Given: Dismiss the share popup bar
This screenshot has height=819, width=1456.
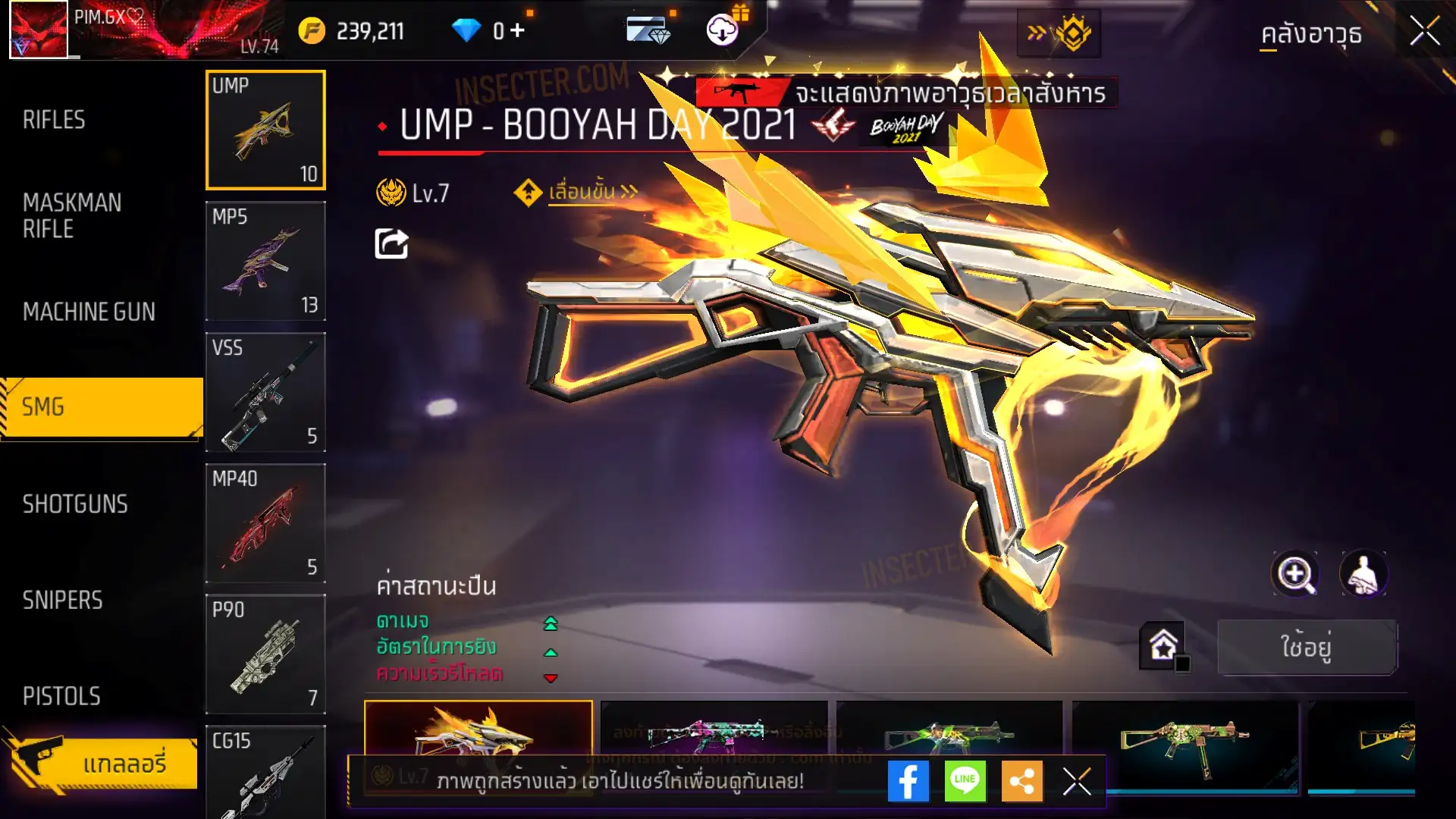Looking at the screenshot, I should [1076, 781].
